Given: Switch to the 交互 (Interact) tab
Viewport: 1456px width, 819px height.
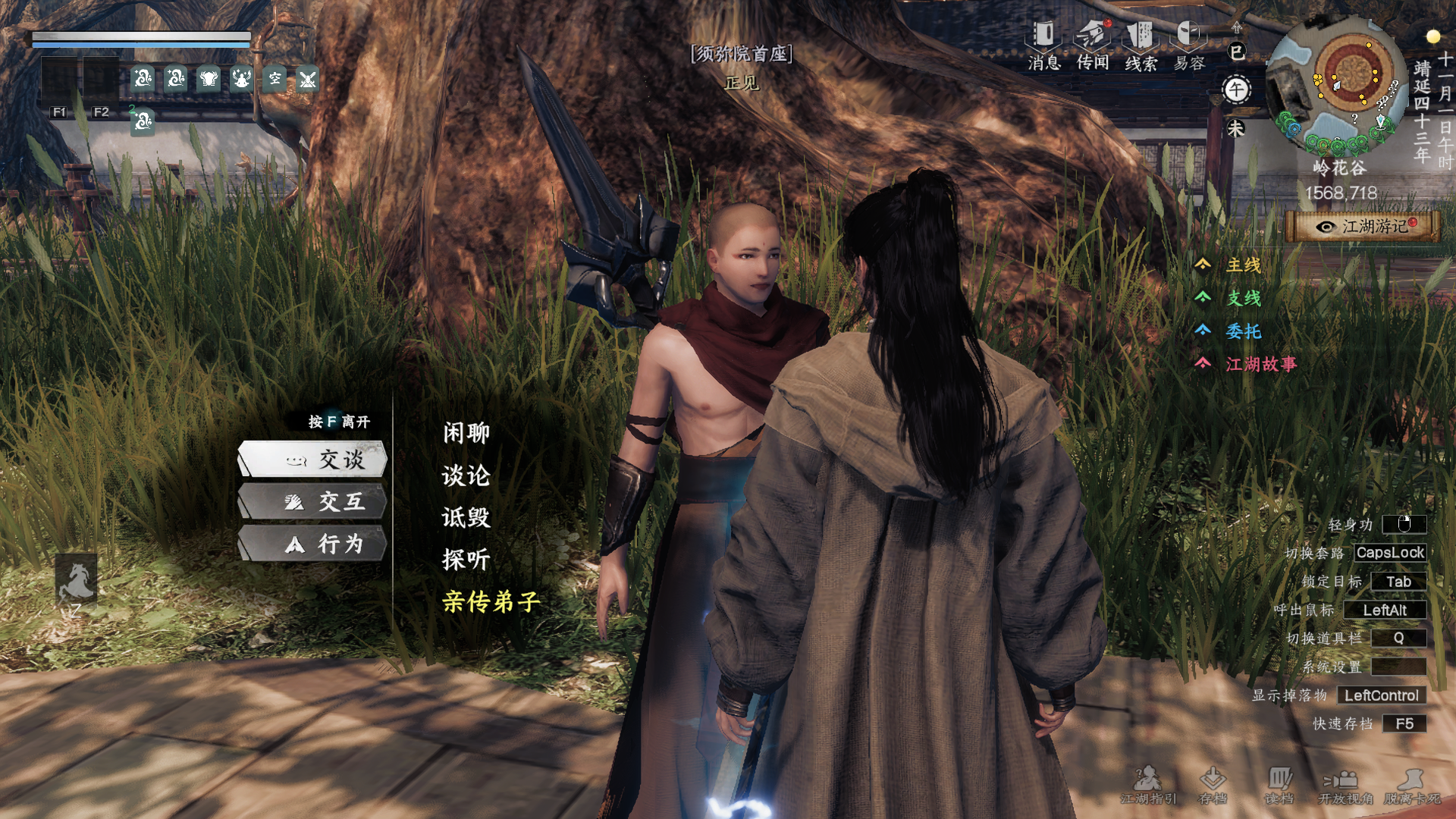Looking at the screenshot, I should 313,502.
